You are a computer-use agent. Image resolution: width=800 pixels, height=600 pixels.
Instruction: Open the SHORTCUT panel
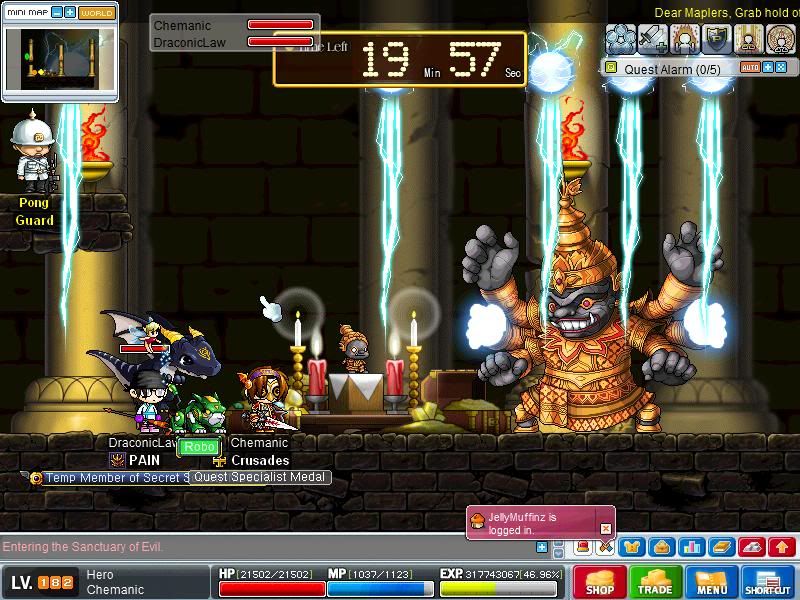(x=768, y=582)
